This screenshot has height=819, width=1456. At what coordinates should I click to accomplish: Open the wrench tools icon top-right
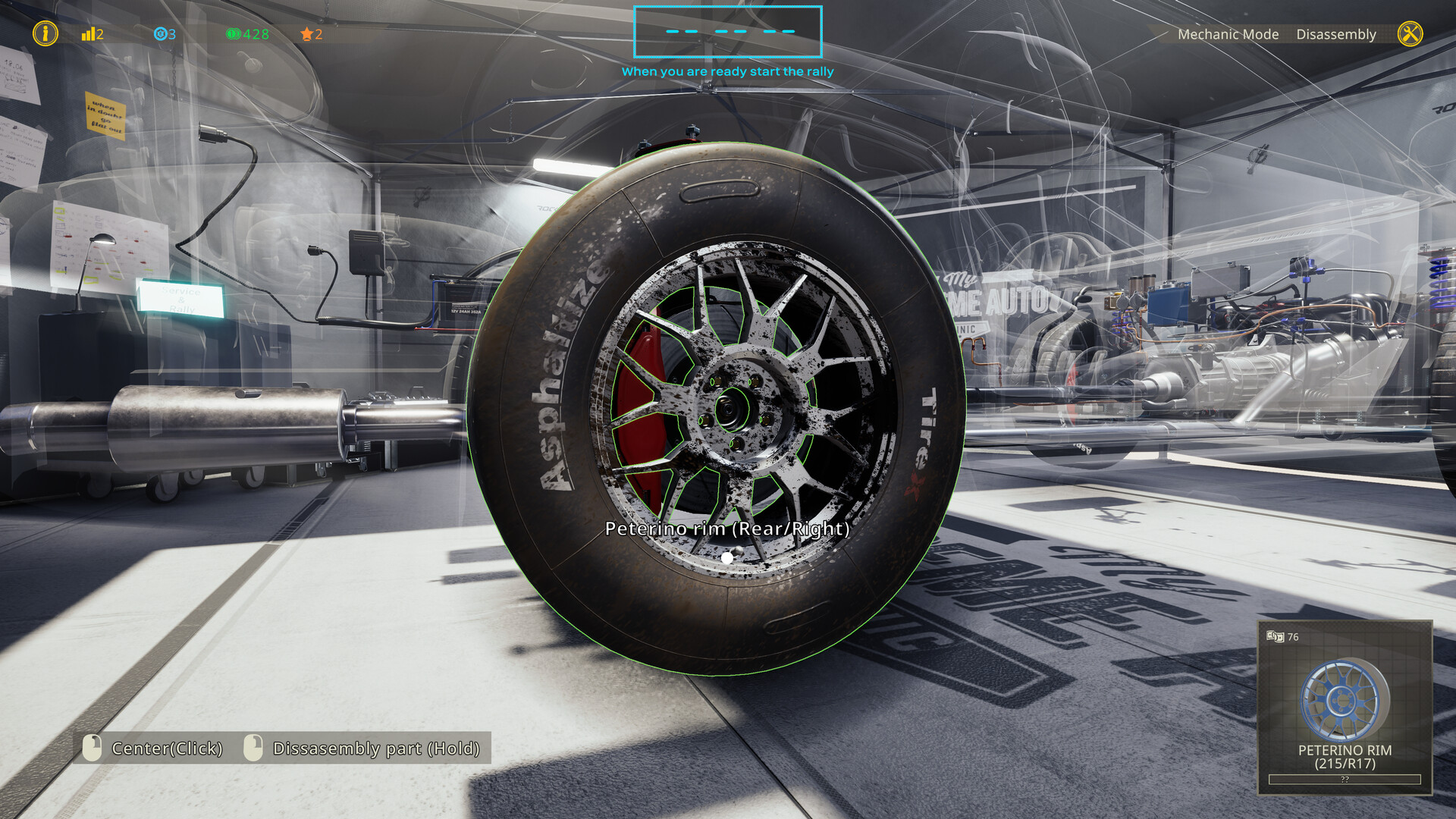coord(1412,33)
